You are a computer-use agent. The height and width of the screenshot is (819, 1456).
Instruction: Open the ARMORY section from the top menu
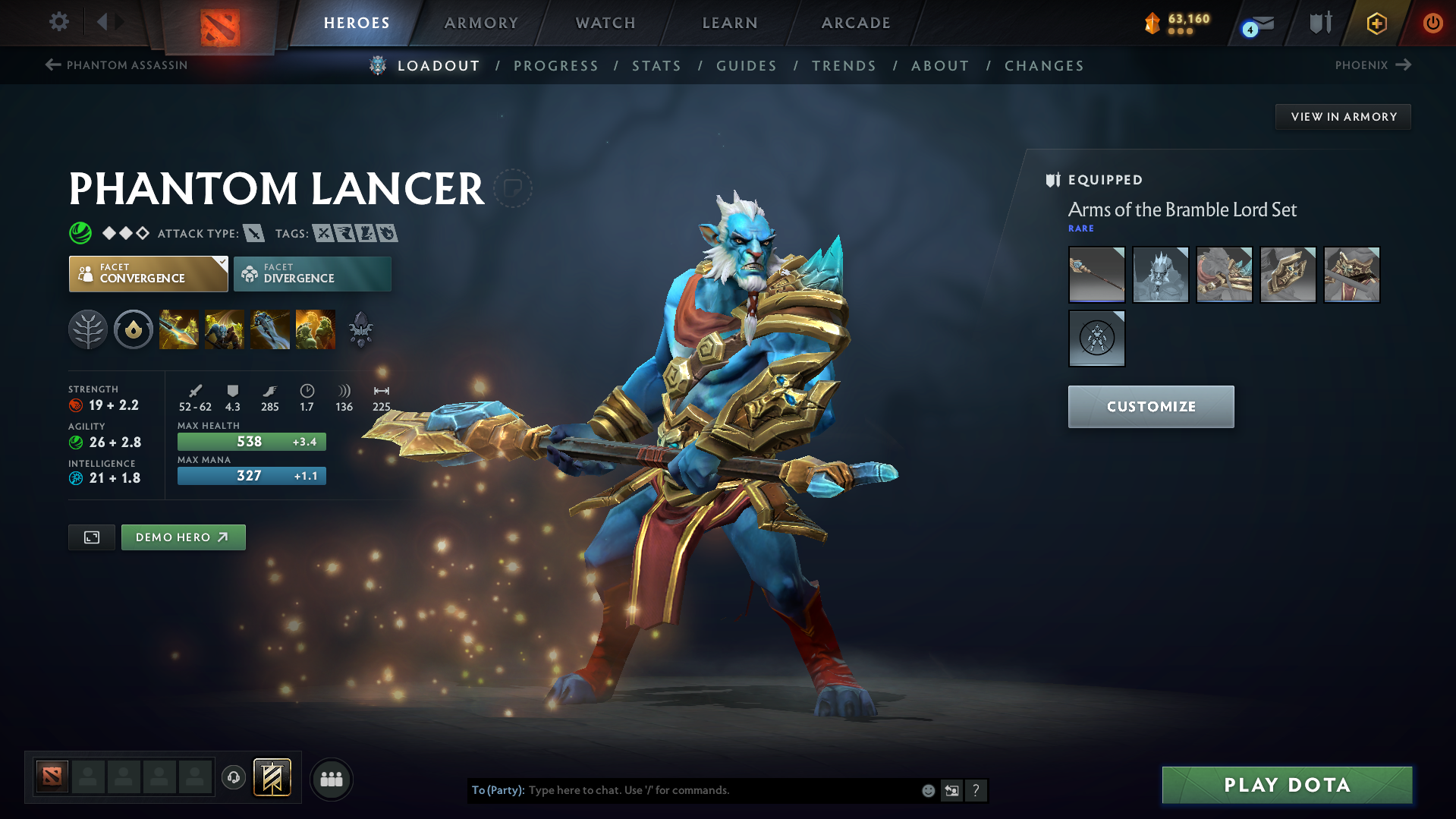tap(481, 23)
